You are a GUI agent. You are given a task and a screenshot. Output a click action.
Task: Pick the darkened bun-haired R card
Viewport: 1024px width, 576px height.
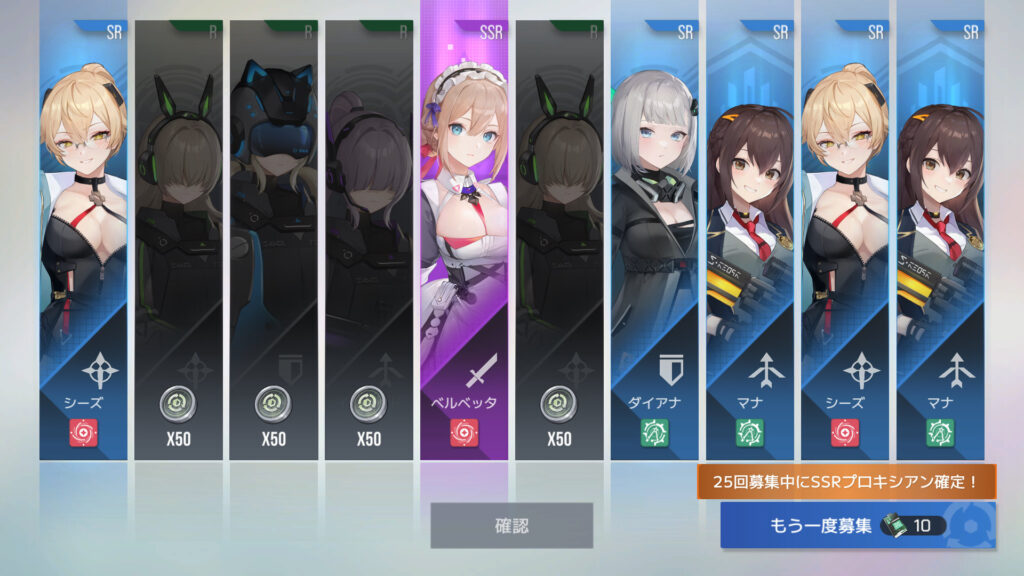pos(369,240)
